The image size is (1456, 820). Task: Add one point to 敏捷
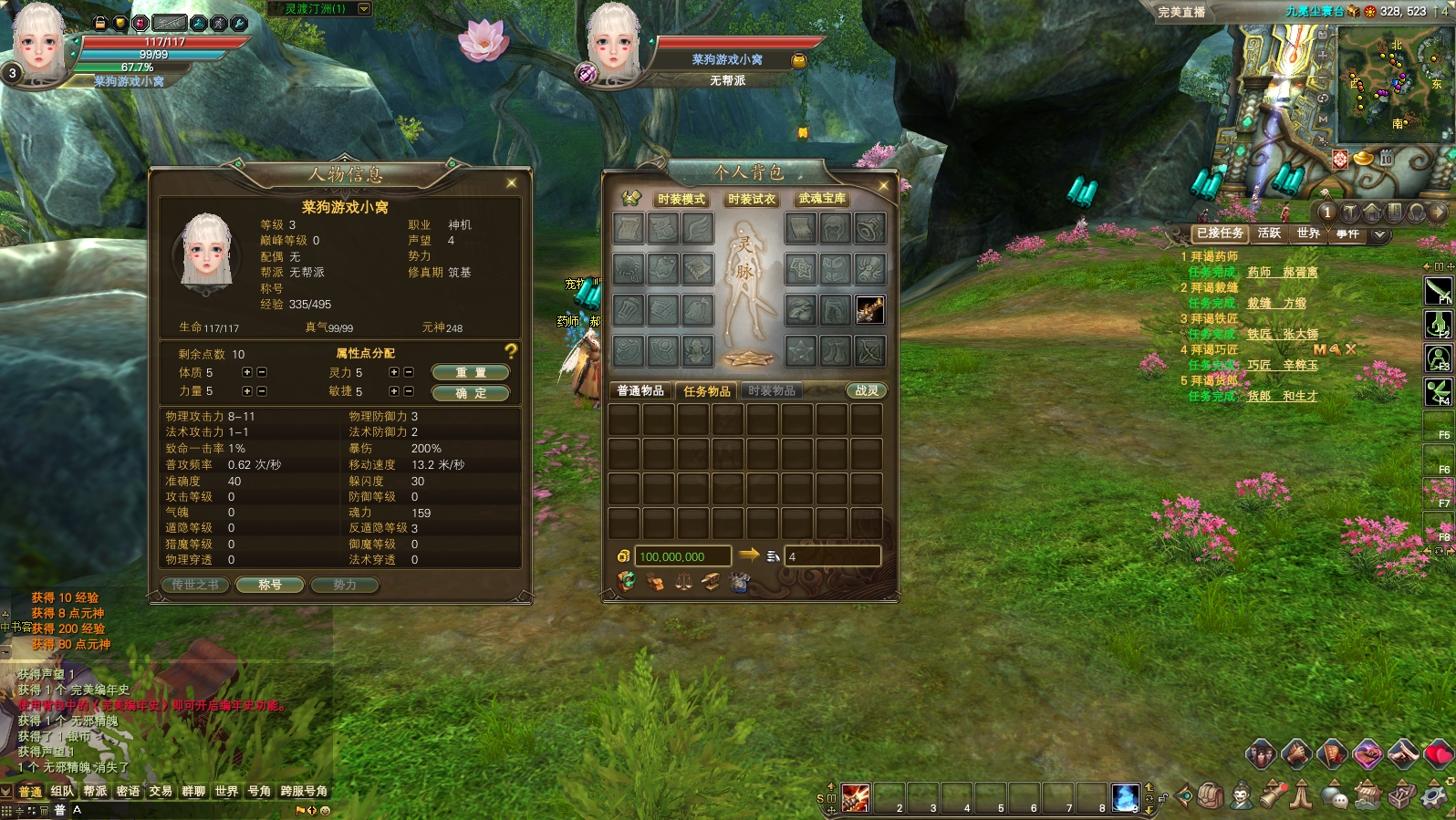pyautogui.click(x=393, y=391)
